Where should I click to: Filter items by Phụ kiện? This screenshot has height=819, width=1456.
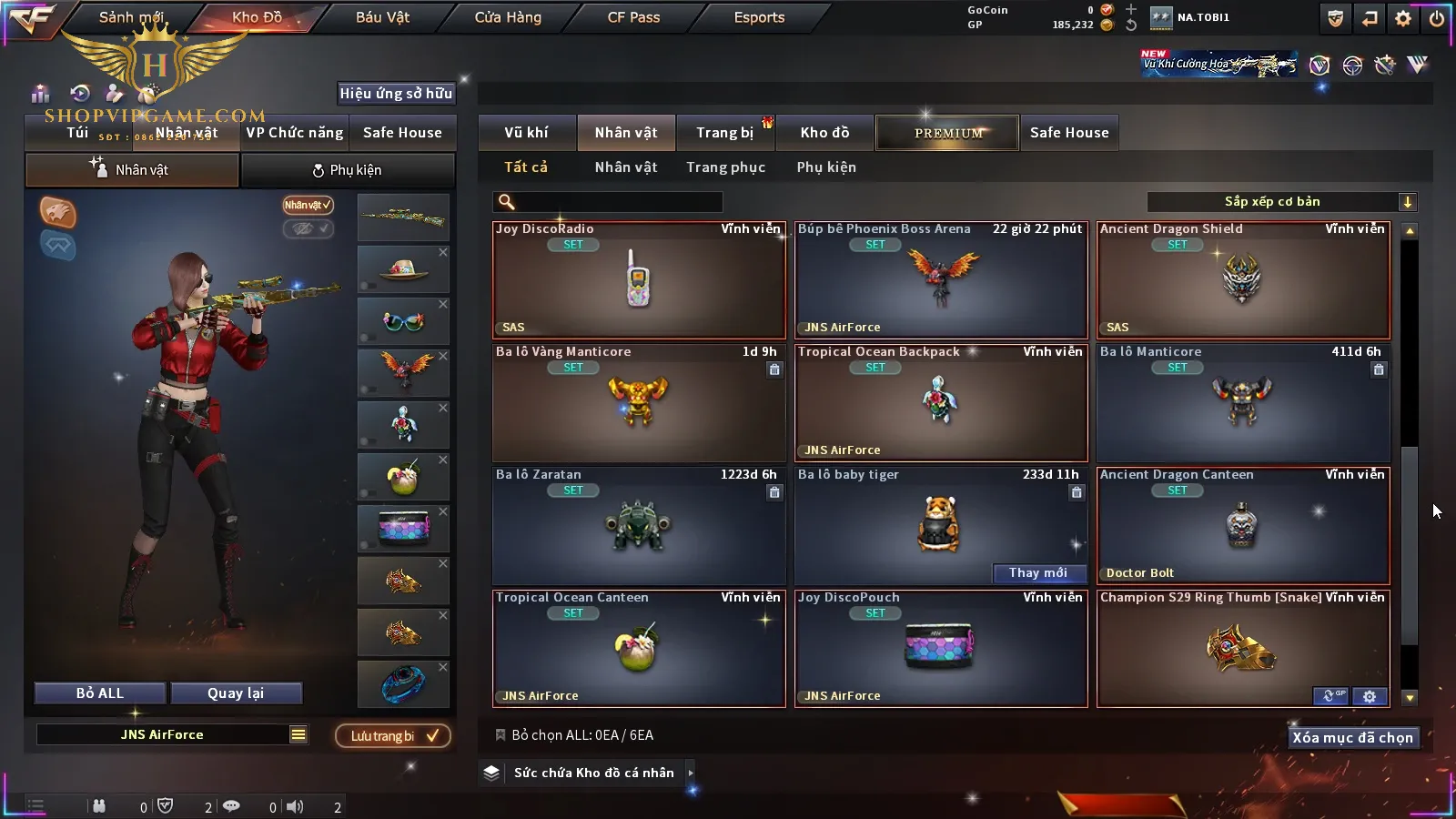pyautogui.click(x=826, y=167)
